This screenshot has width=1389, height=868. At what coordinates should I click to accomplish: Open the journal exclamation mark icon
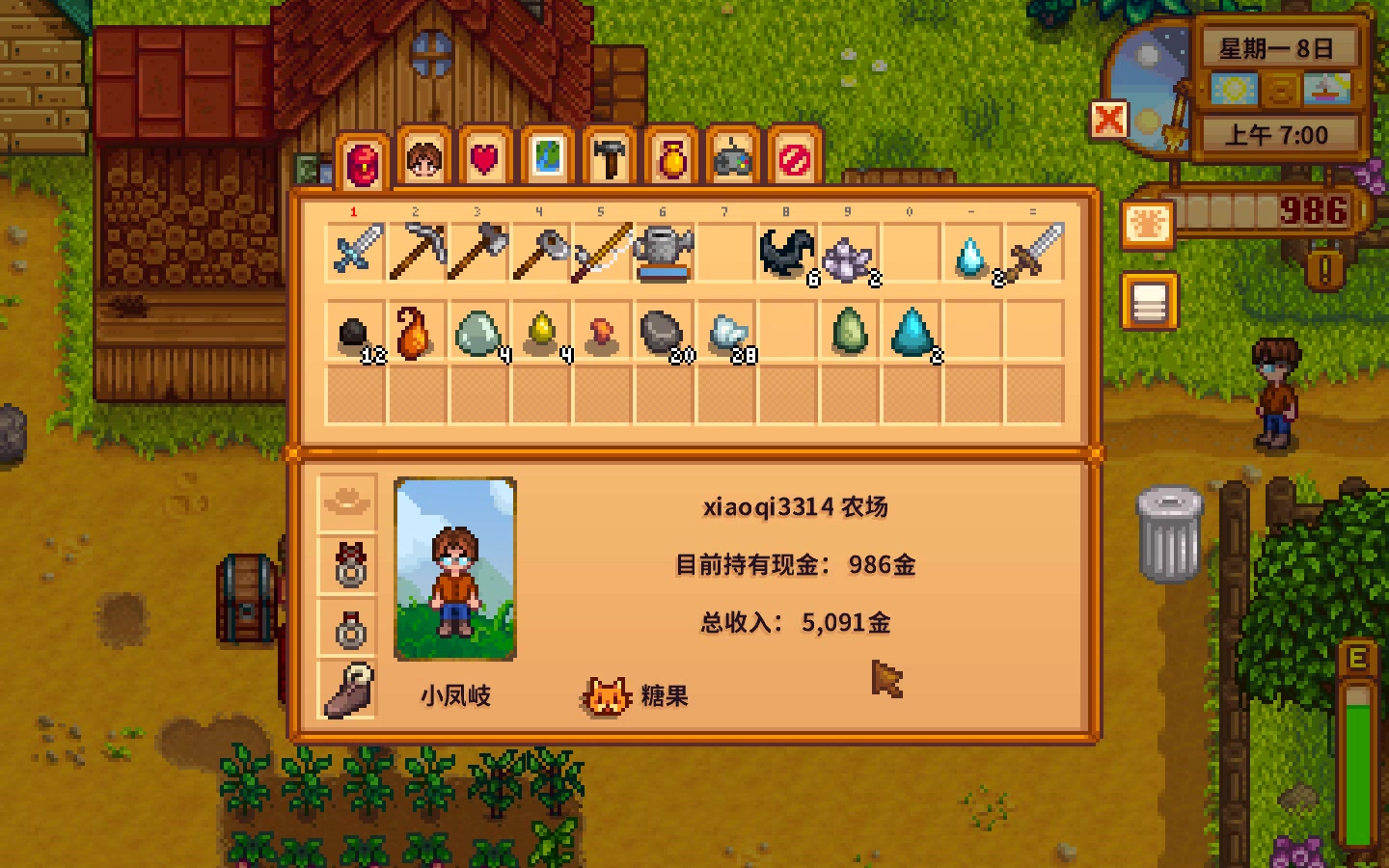coord(1324,269)
